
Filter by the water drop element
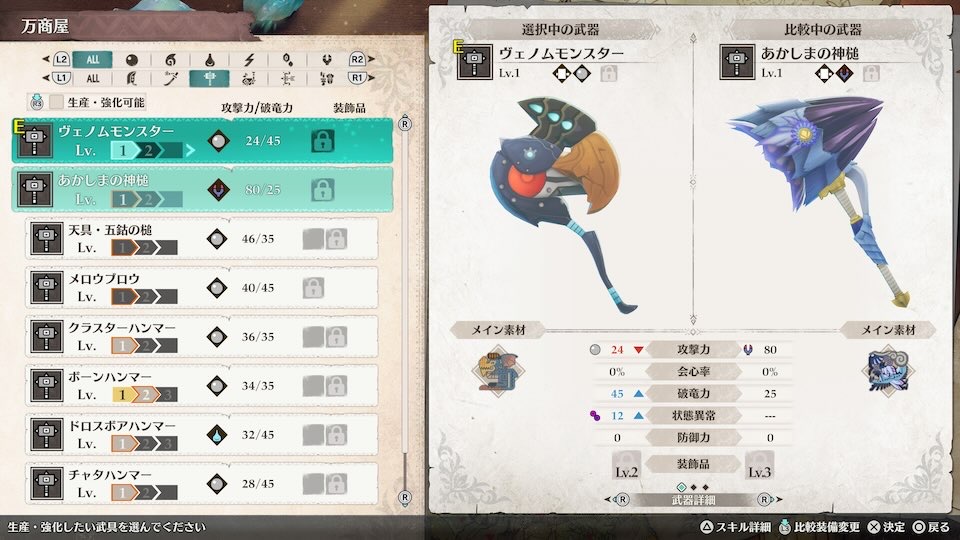[209, 60]
